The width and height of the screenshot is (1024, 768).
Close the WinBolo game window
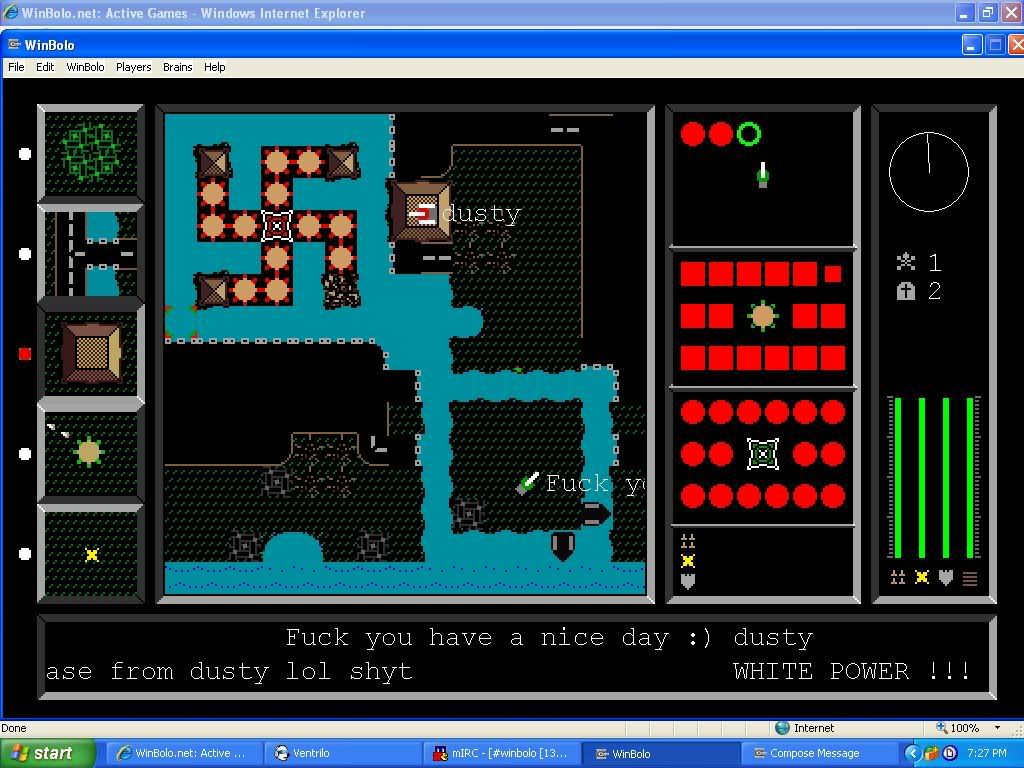coord(1017,45)
